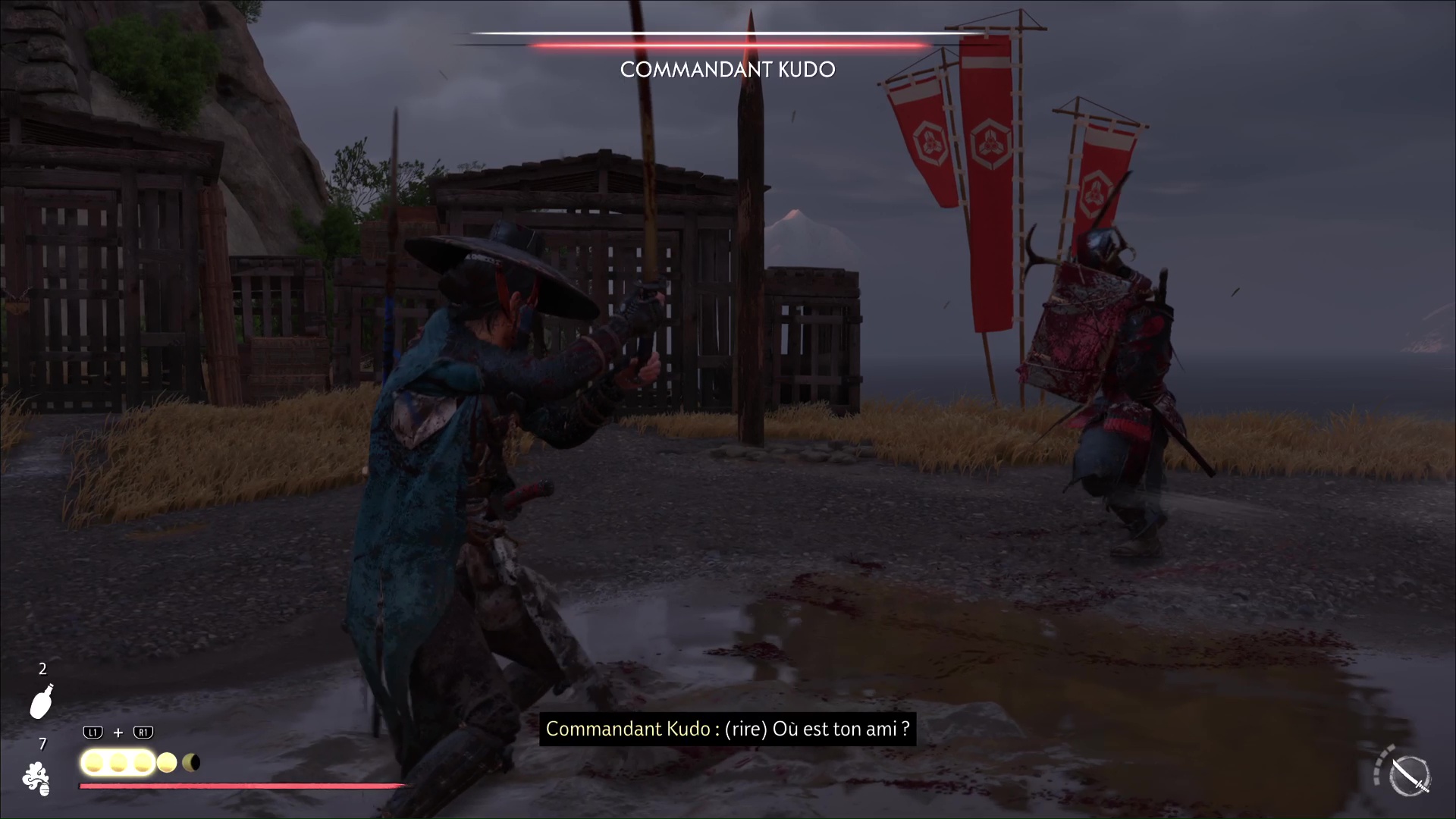Click the katana weapon icon
The width and height of the screenshot is (1456, 819).
point(1410,777)
